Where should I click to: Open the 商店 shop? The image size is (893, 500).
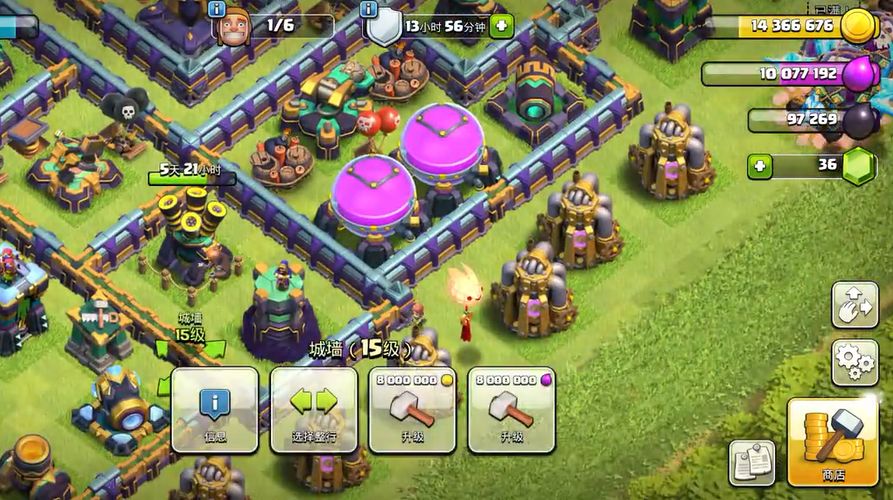tap(832, 442)
